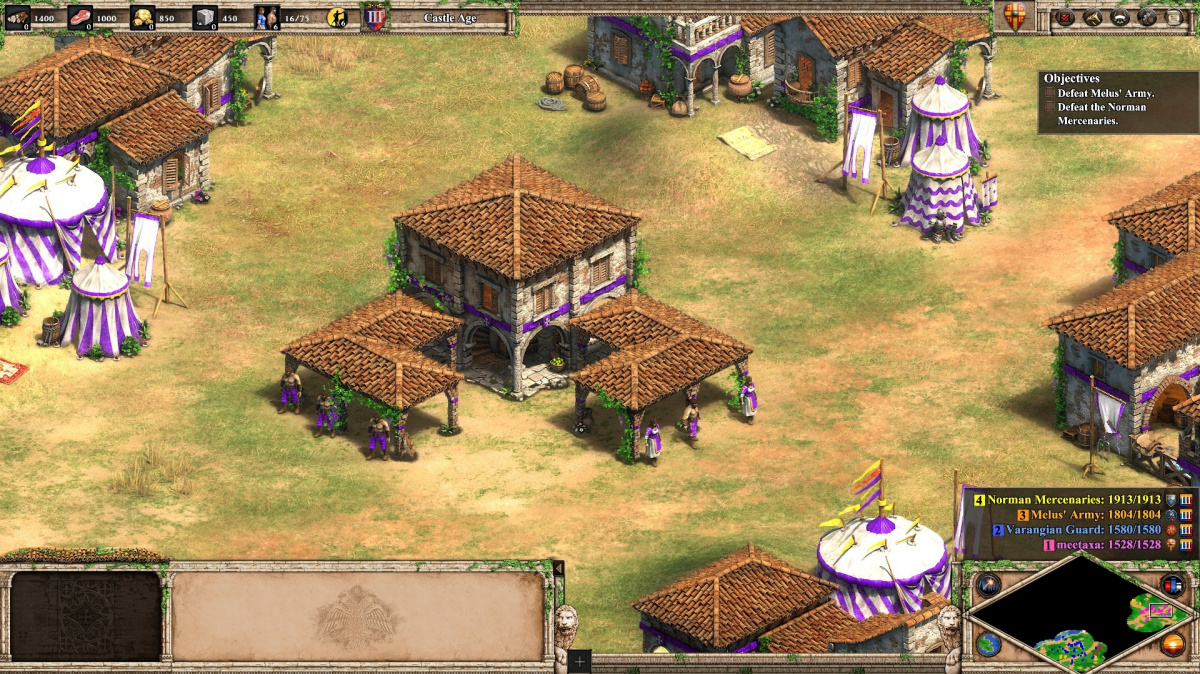
Task: Click the red and yellow civilization shield
Action: point(1014,17)
